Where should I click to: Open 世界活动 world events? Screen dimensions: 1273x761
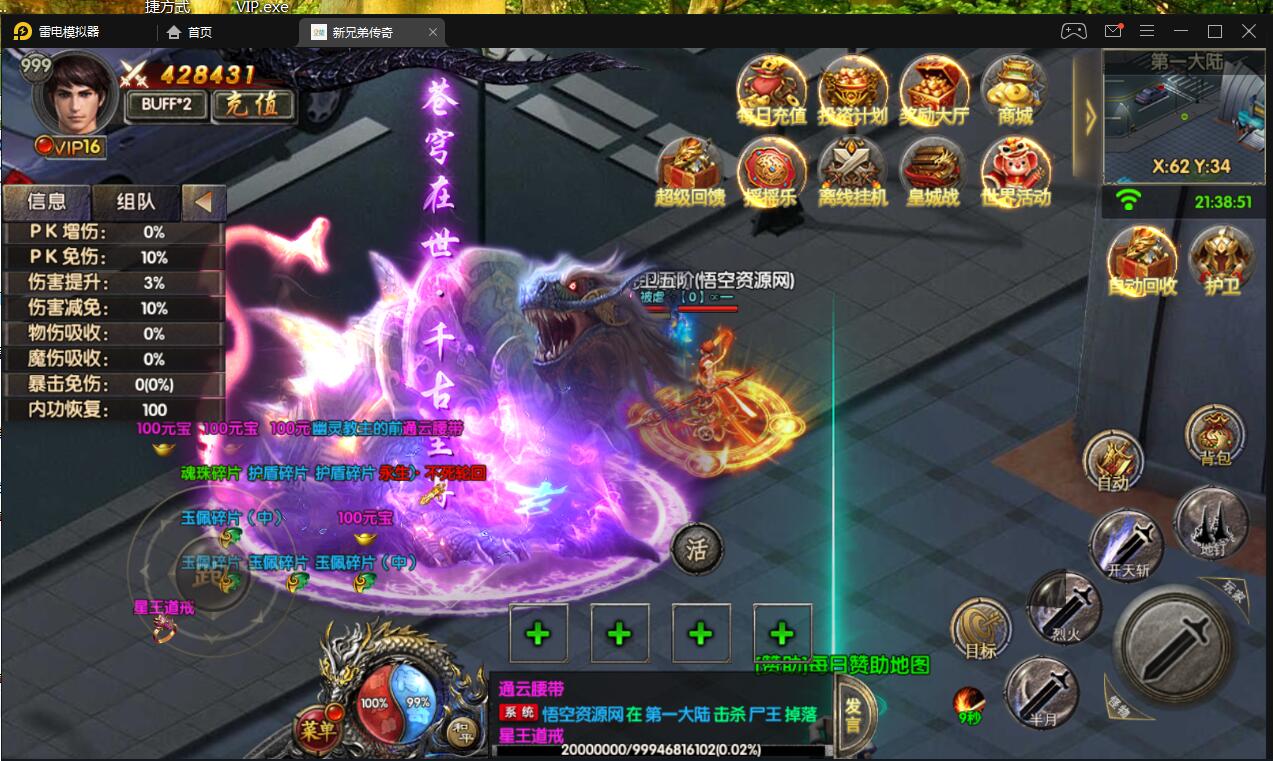click(1015, 171)
